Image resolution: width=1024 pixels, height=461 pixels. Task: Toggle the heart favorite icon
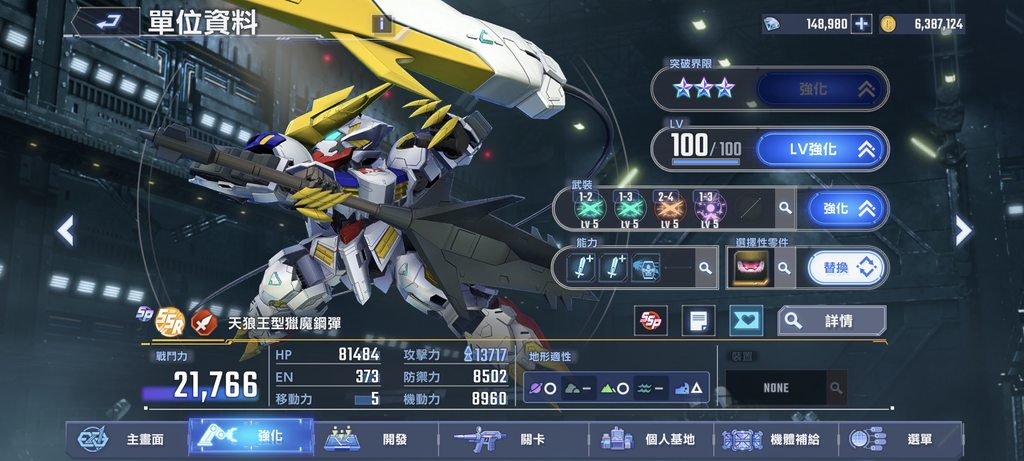pos(745,321)
